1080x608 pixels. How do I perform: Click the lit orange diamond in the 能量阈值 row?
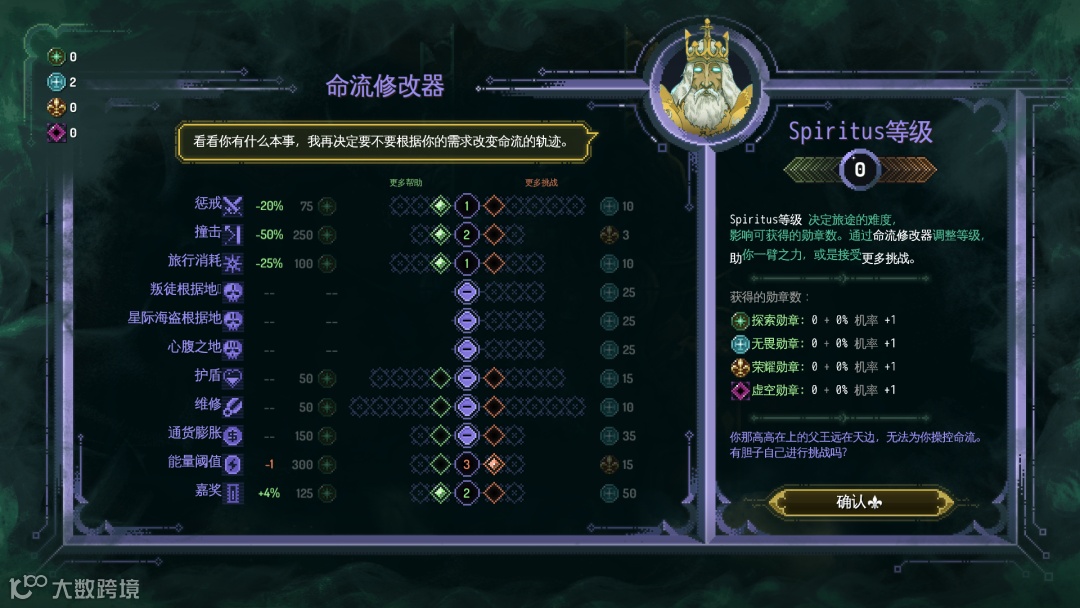point(494,465)
